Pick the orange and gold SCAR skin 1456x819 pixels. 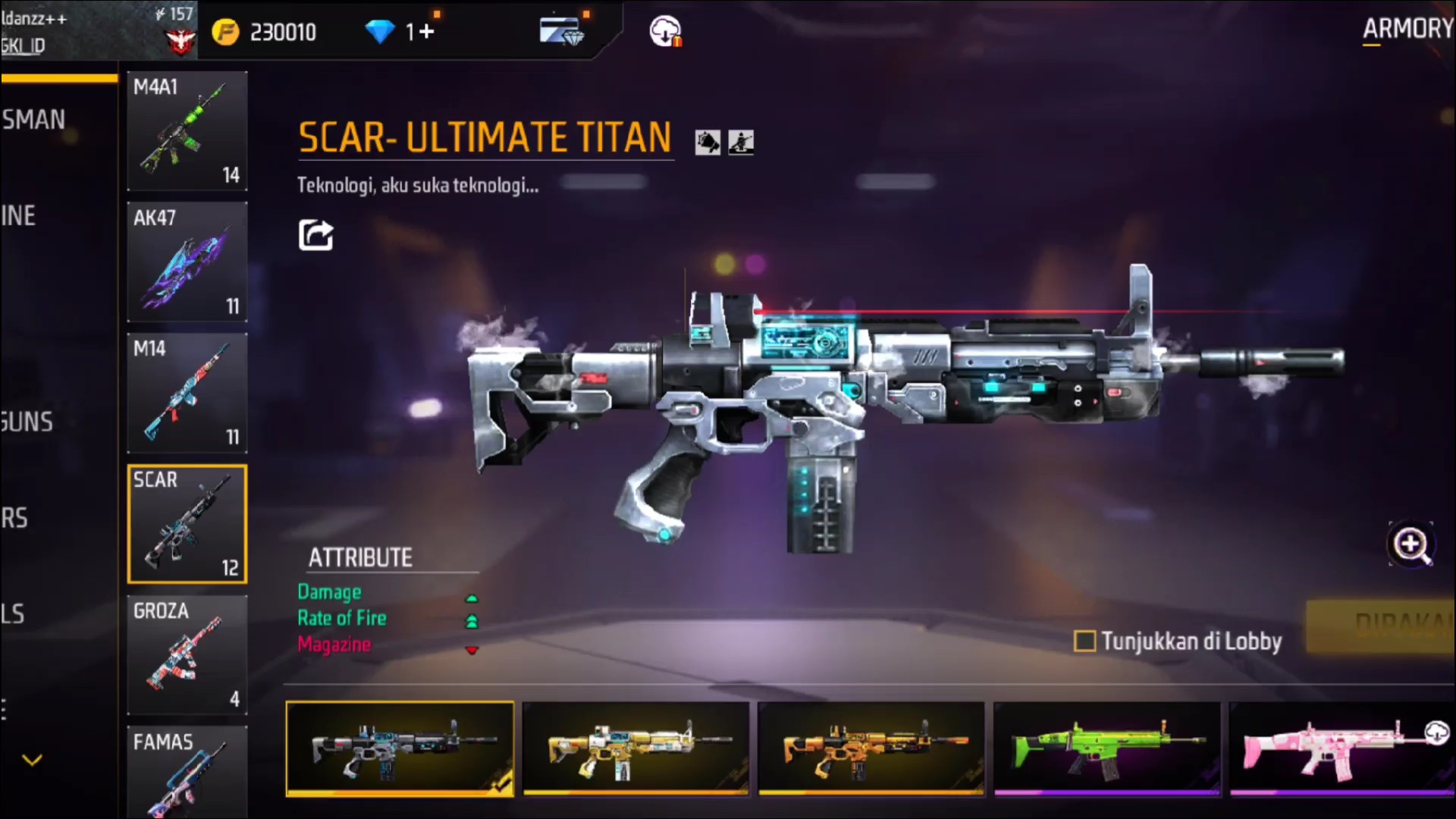(x=871, y=748)
